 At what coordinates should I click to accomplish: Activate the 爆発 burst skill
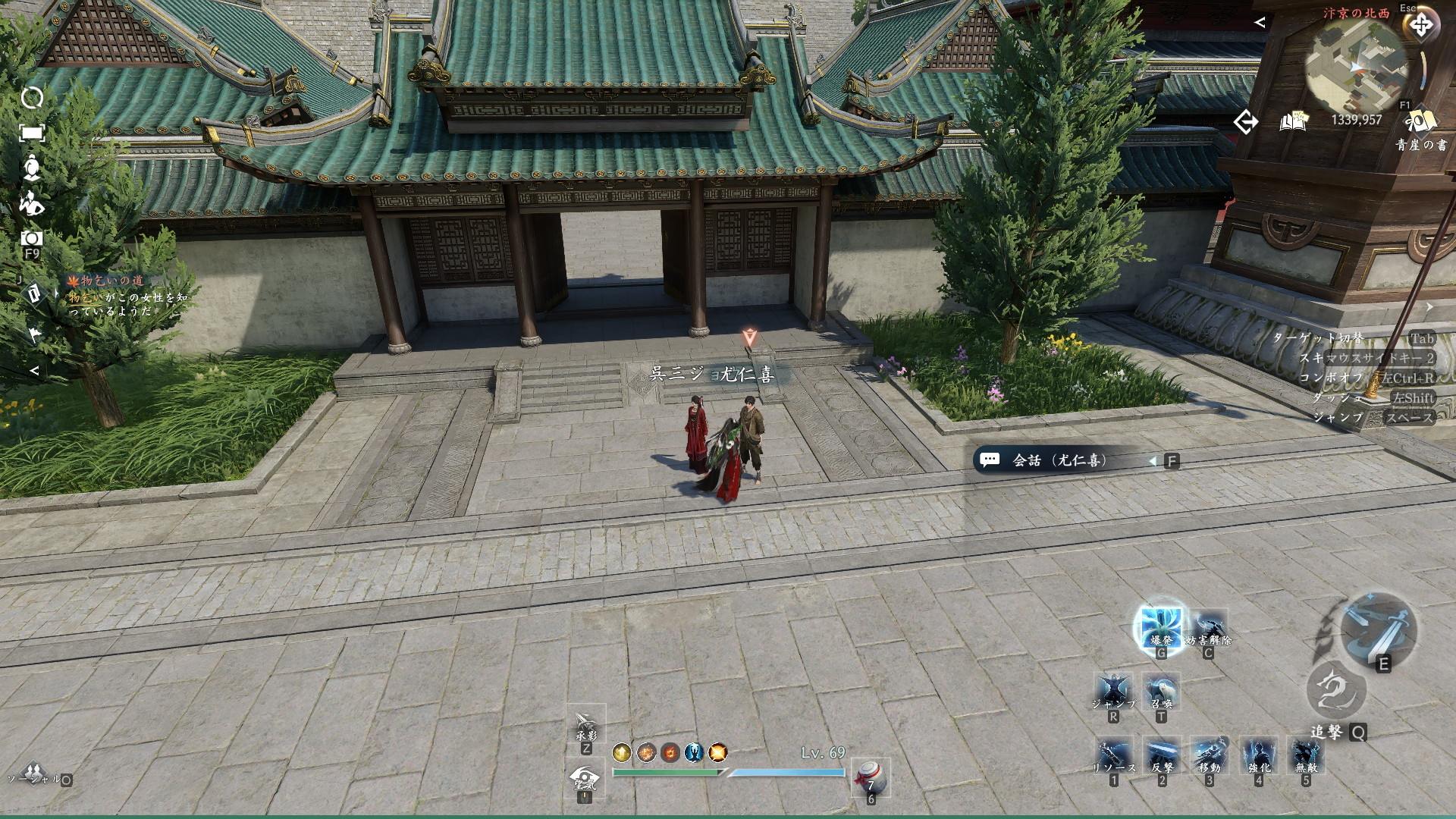[x=1160, y=626]
